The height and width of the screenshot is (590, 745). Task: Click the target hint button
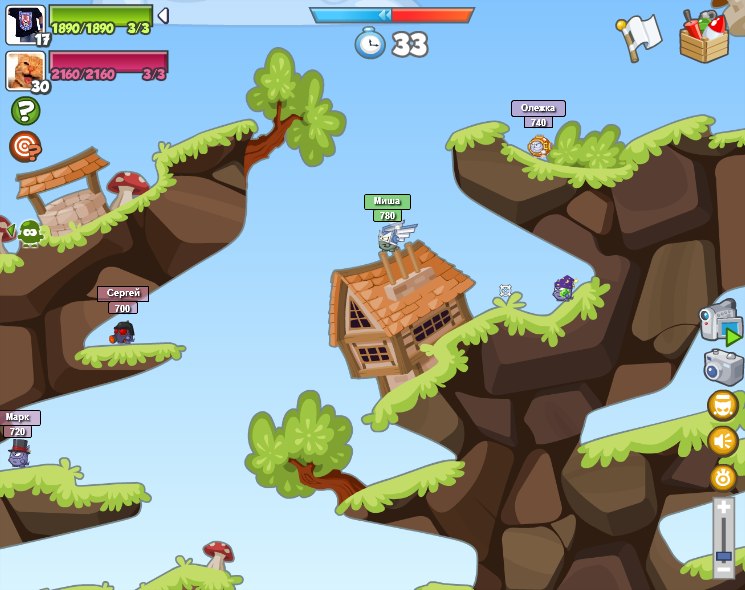(x=24, y=146)
